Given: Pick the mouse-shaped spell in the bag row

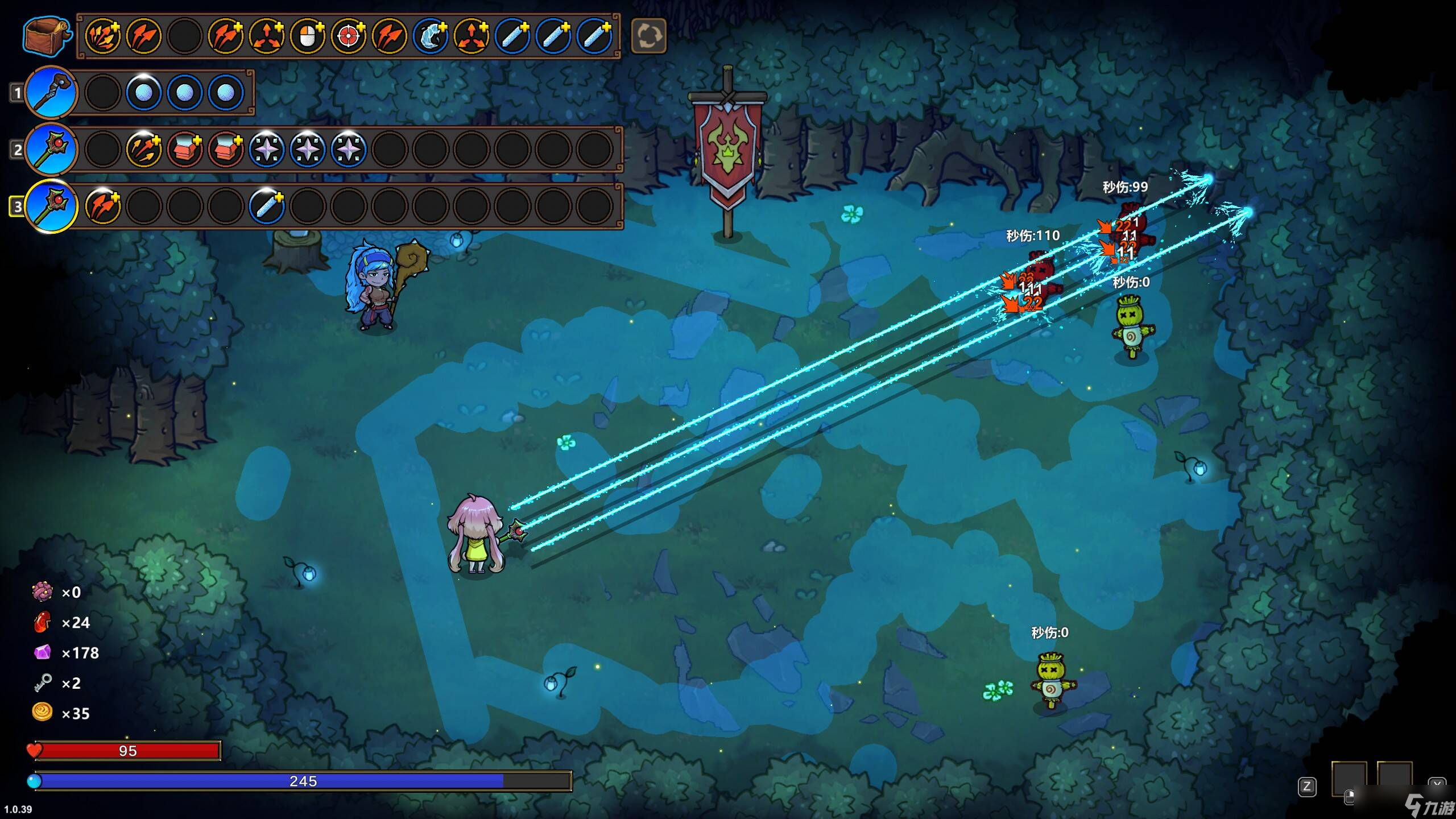Looking at the screenshot, I should point(308,36).
